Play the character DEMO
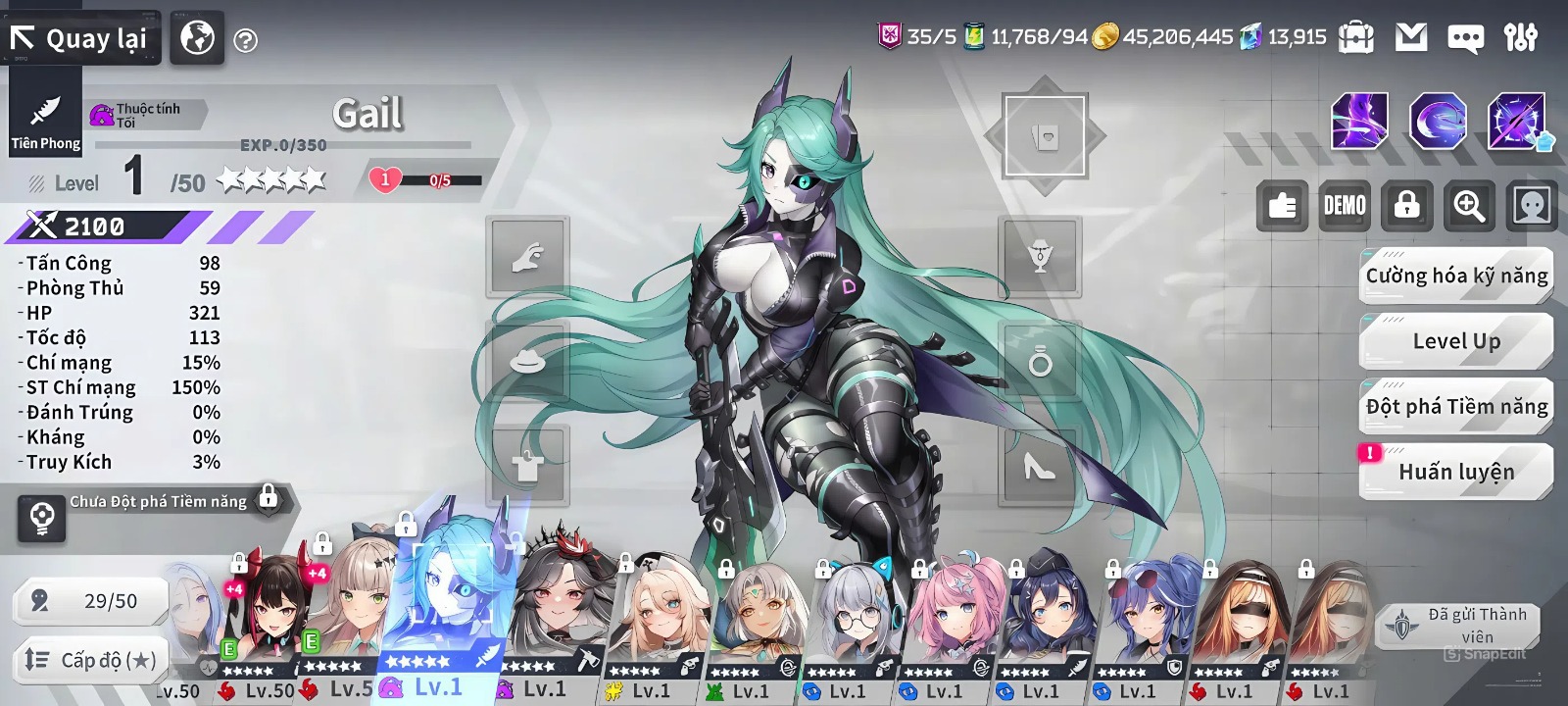 coord(1345,206)
